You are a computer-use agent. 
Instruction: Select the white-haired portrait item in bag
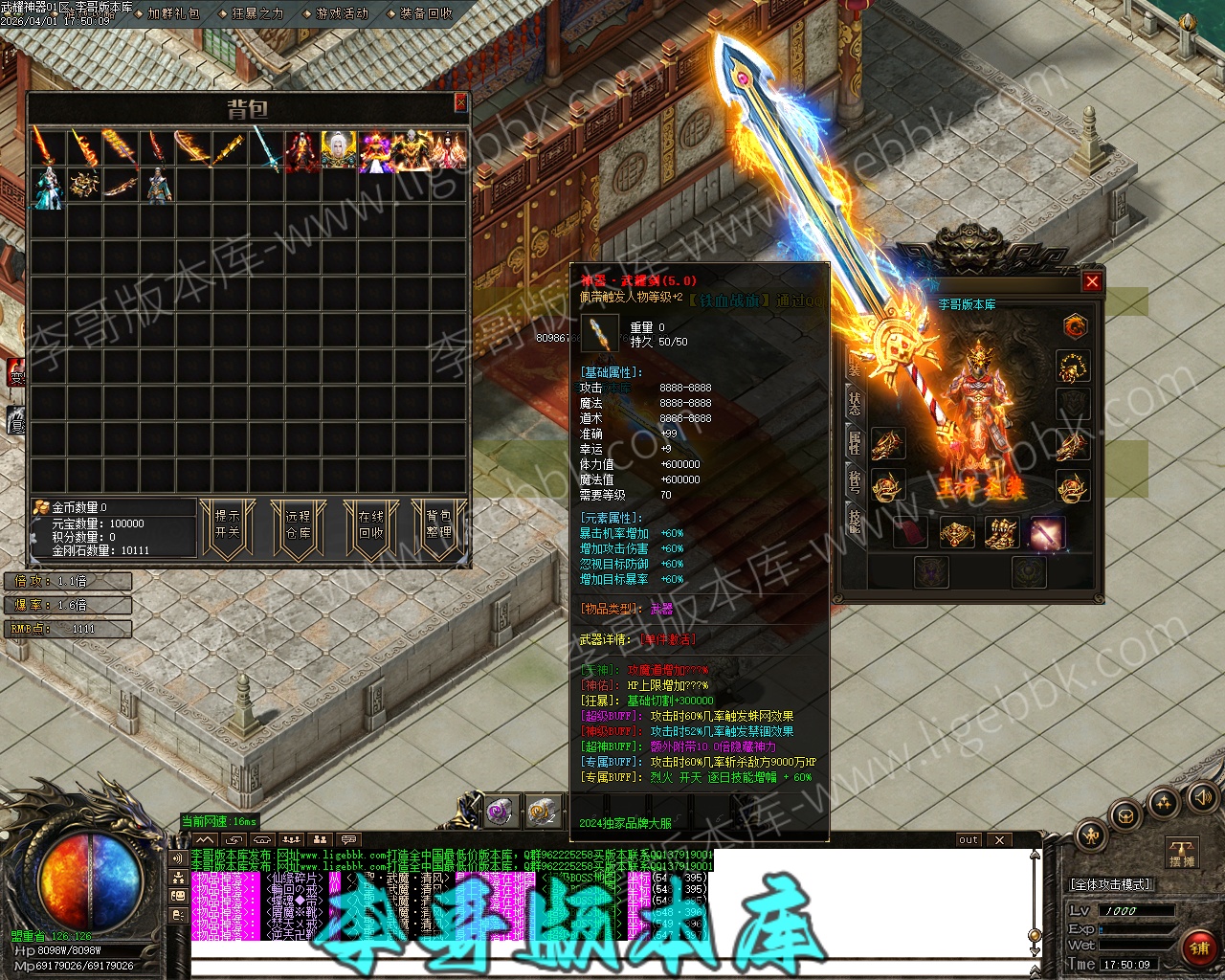pyautogui.click(x=338, y=150)
